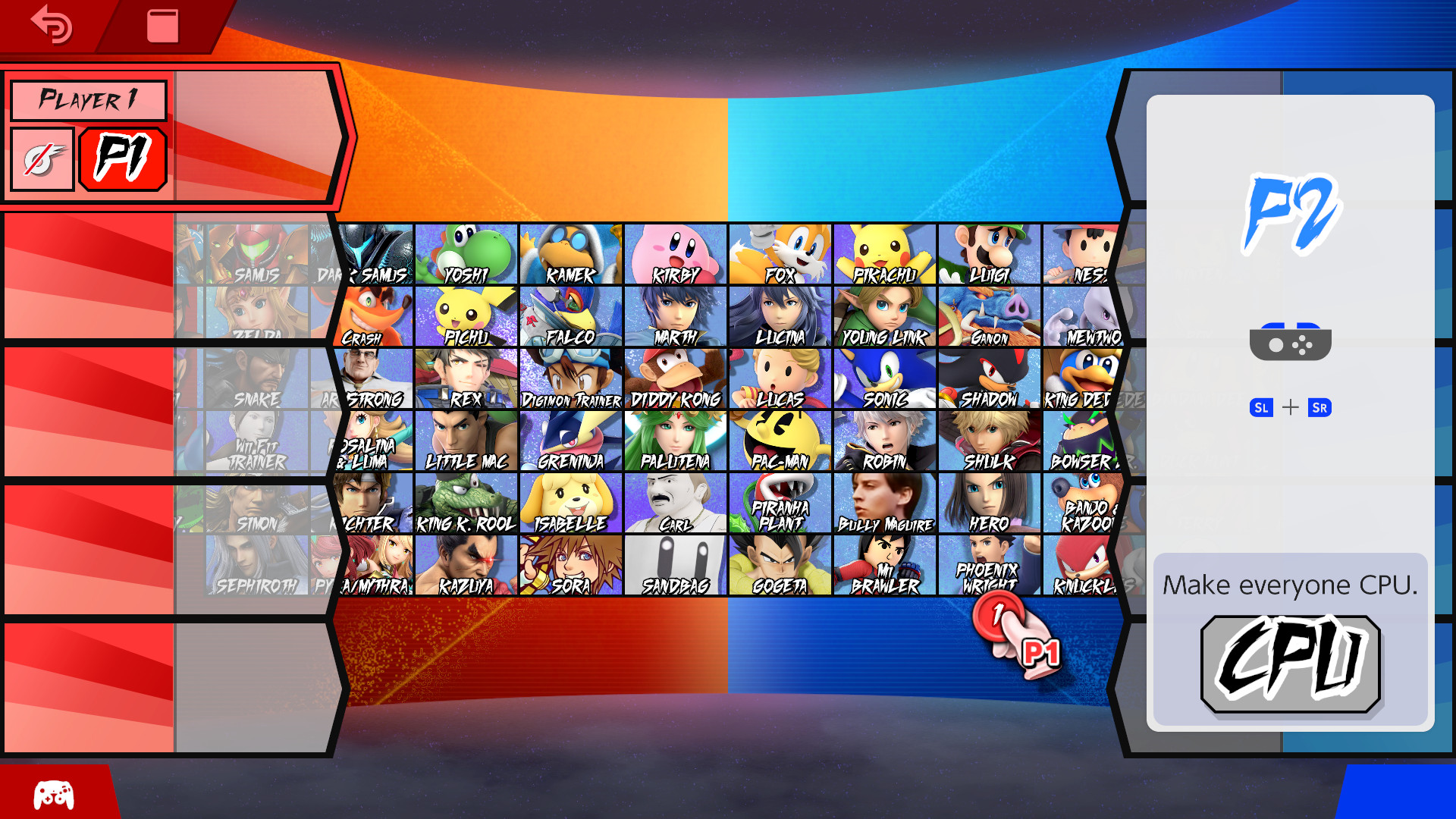Viewport: 1456px width, 819px height.
Task: Click the SL button icon on the P2 panel
Action: tap(1261, 408)
